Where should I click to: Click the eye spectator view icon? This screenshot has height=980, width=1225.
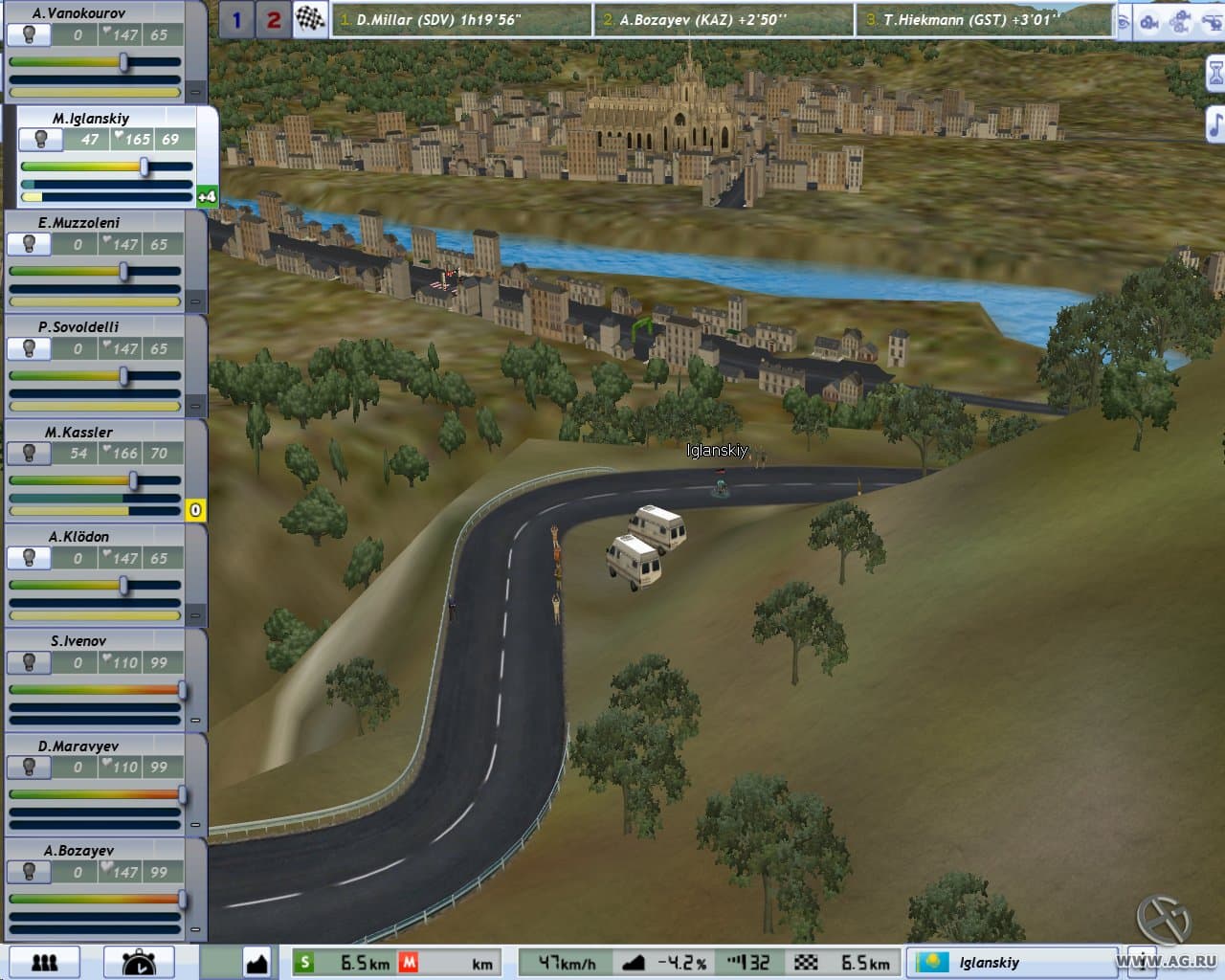pyautogui.click(x=1122, y=22)
